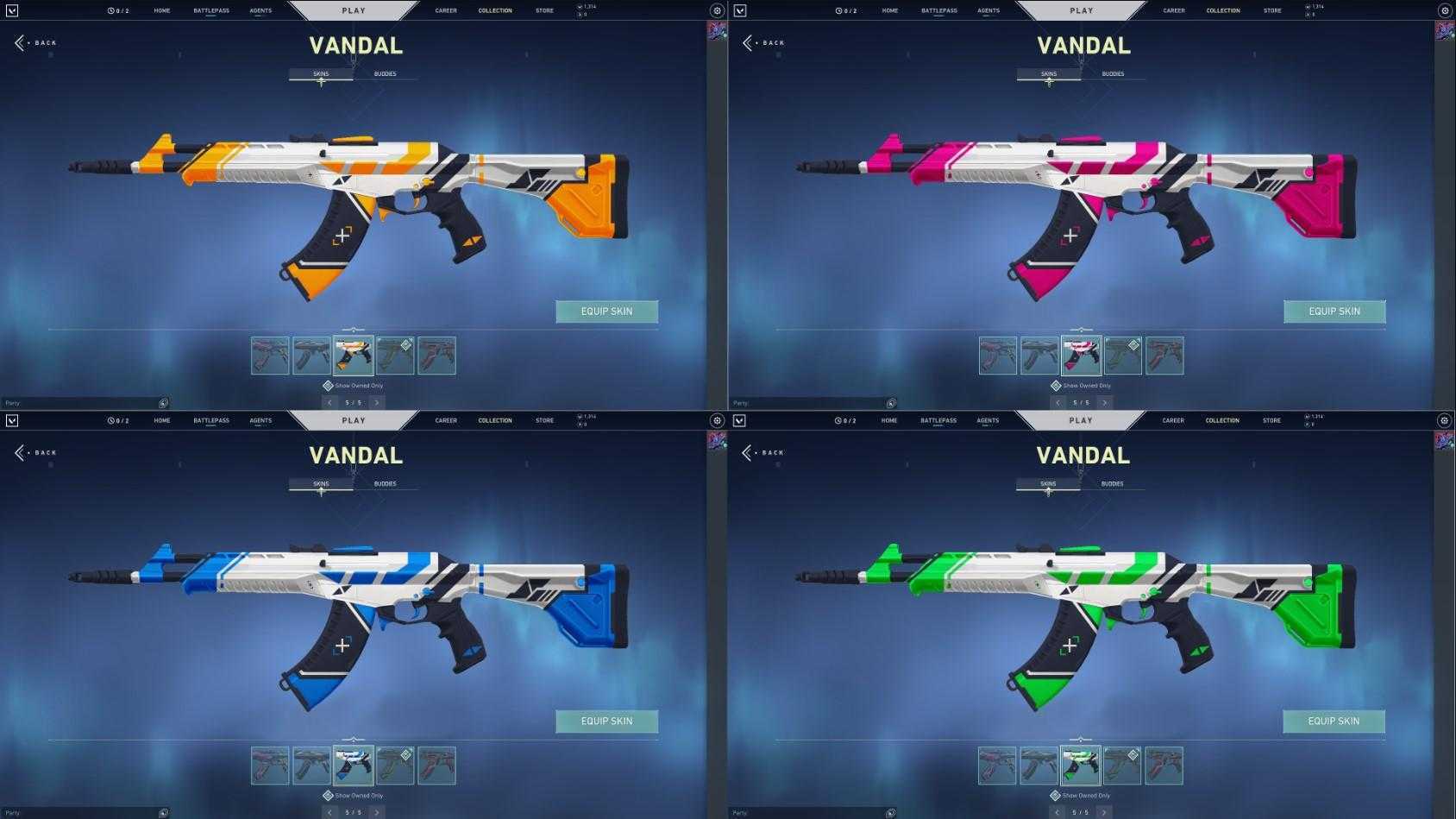Image resolution: width=1456 pixels, height=819 pixels.
Task: Click the diamond icon next to Show Owned Only
Action: click(328, 386)
